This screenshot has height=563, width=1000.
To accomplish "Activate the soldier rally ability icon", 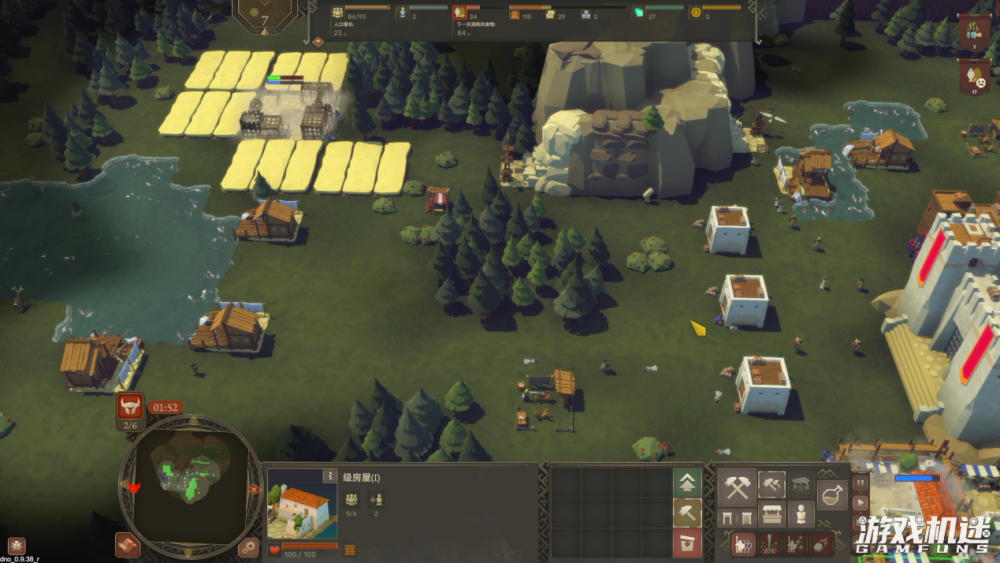I will click(x=743, y=544).
